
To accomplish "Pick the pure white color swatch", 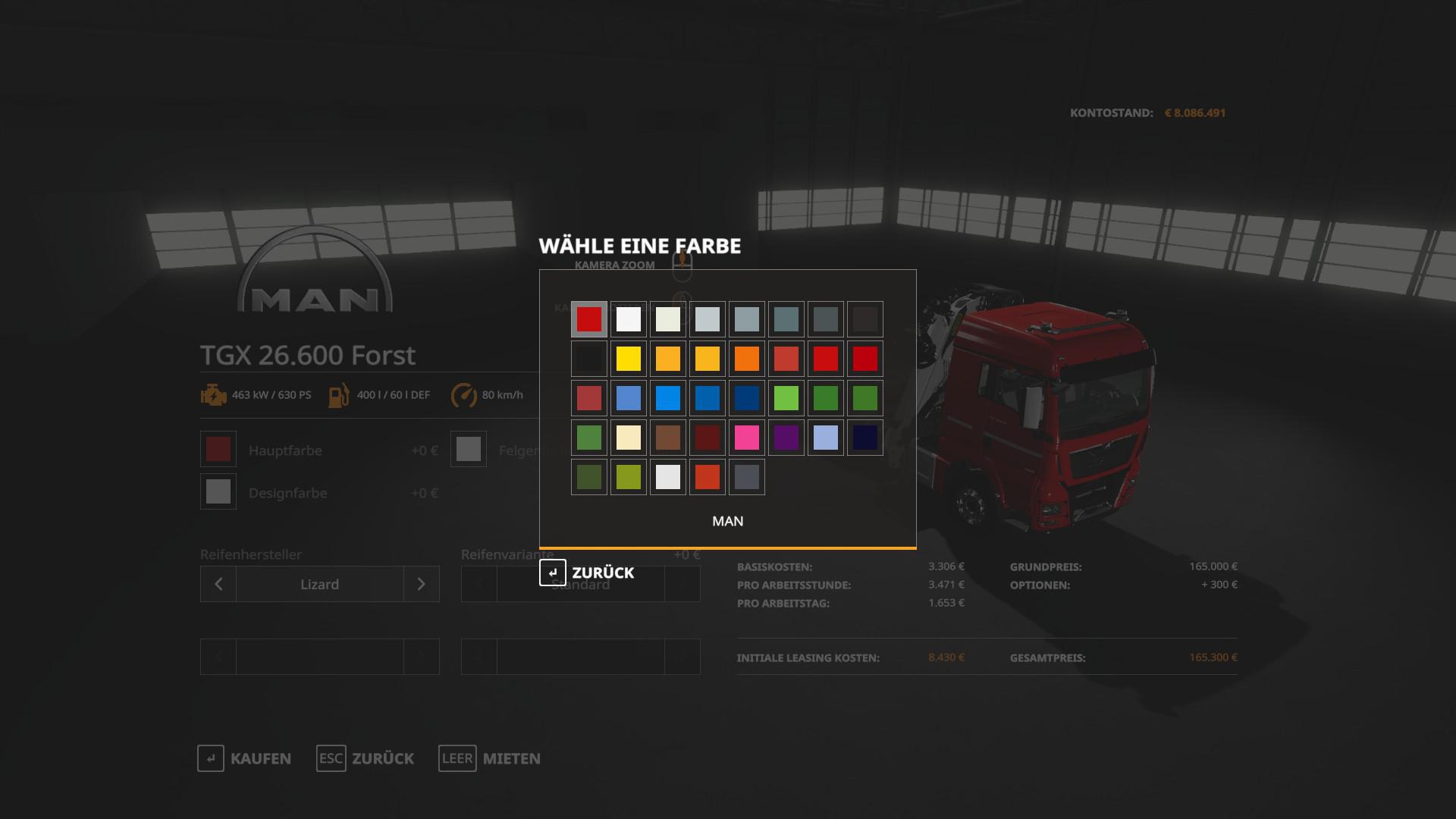I will [629, 319].
